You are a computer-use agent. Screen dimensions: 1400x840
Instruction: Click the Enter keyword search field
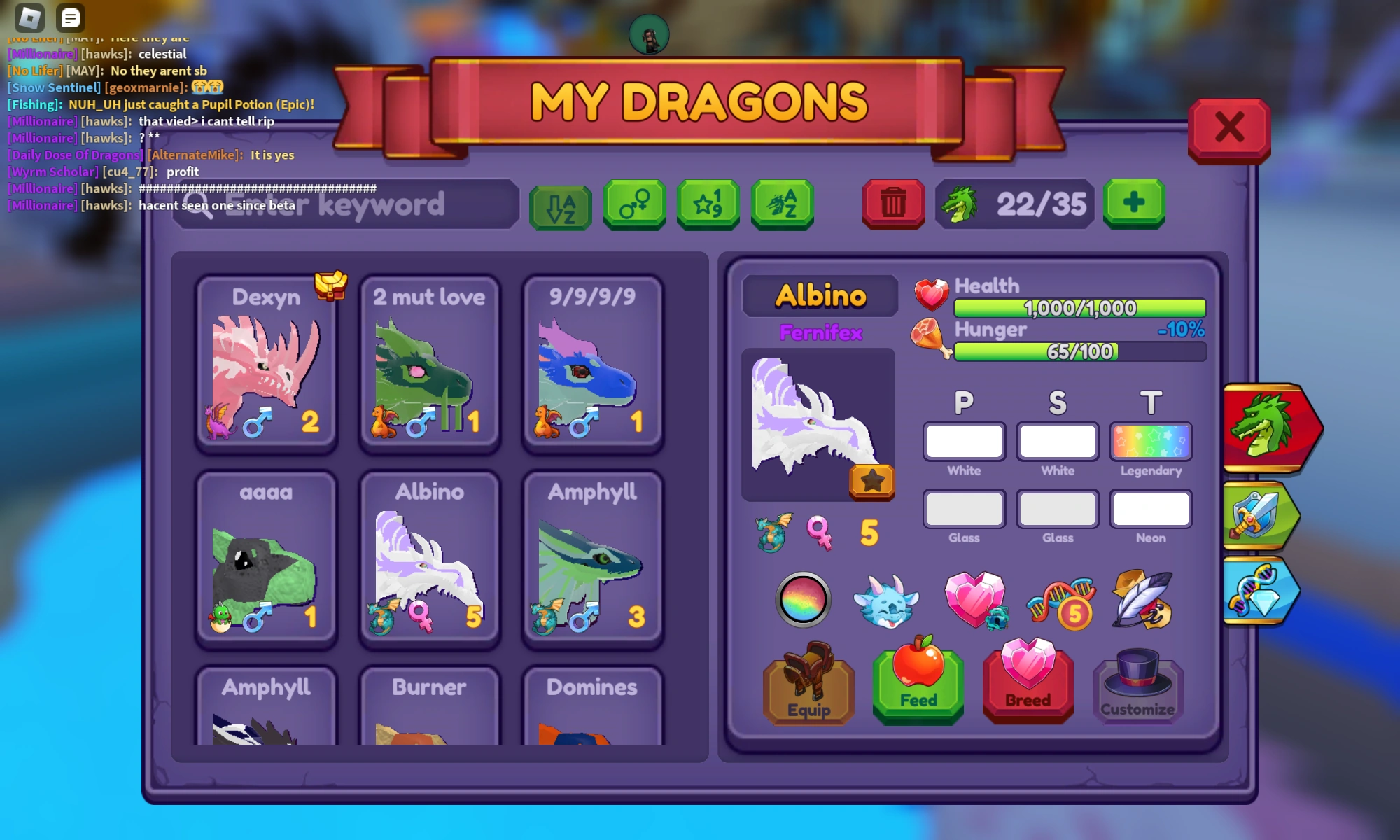pyautogui.click(x=343, y=204)
